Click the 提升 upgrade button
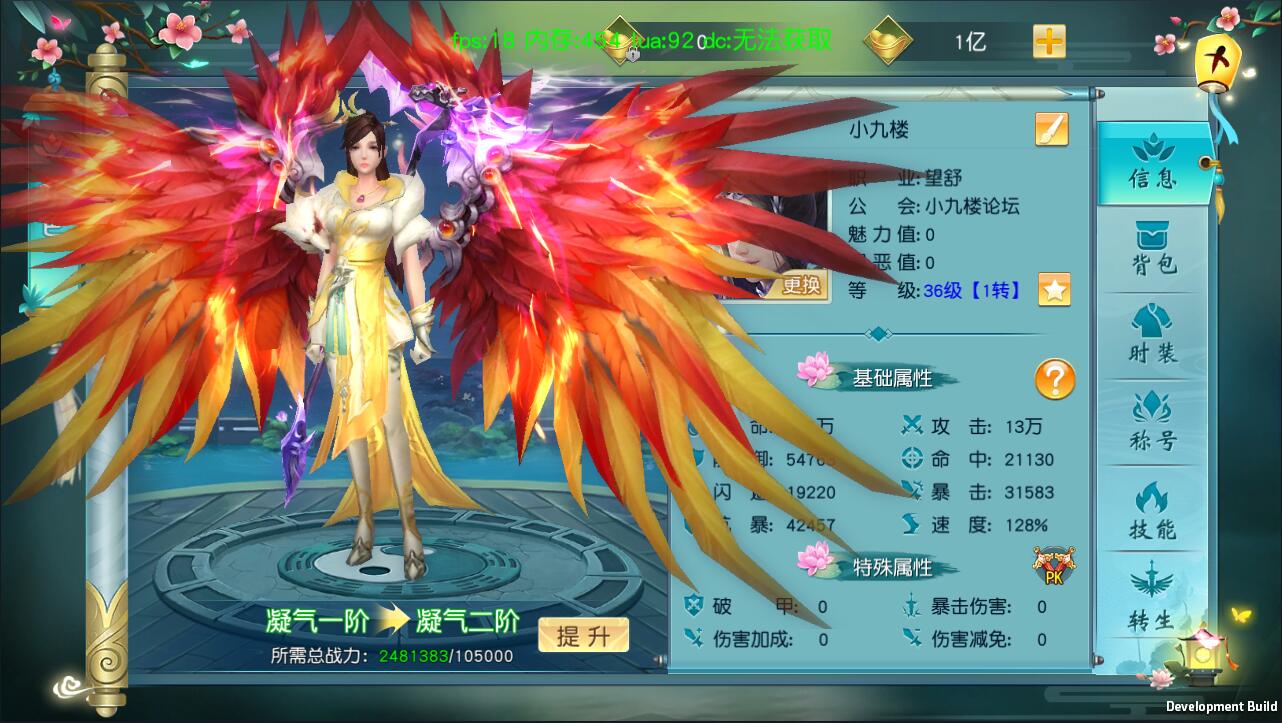This screenshot has width=1282, height=723. pyautogui.click(x=583, y=636)
